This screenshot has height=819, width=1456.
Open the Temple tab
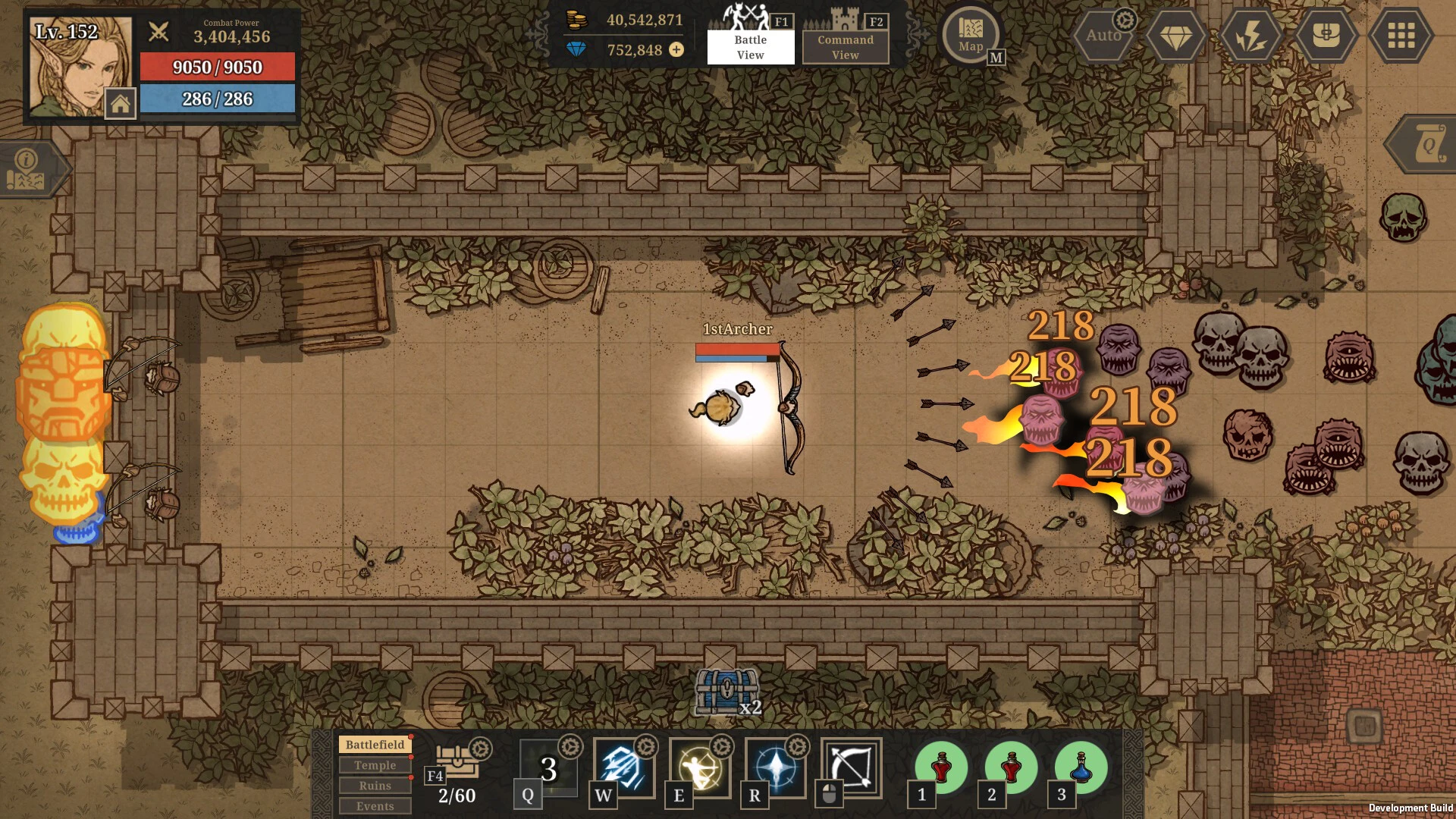click(375, 765)
